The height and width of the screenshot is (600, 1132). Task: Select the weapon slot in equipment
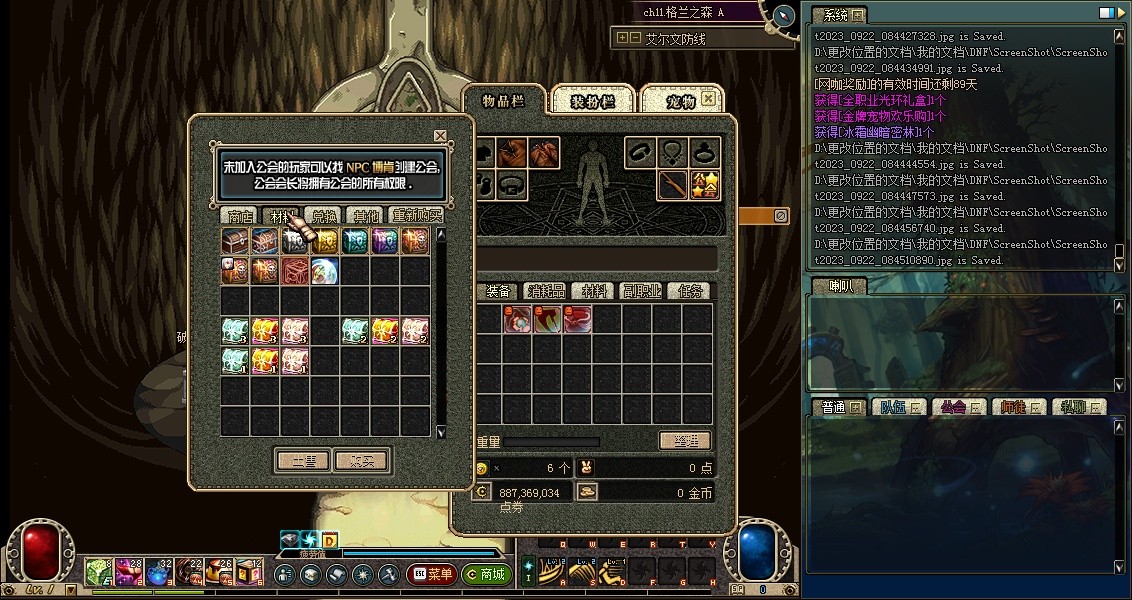(x=672, y=185)
